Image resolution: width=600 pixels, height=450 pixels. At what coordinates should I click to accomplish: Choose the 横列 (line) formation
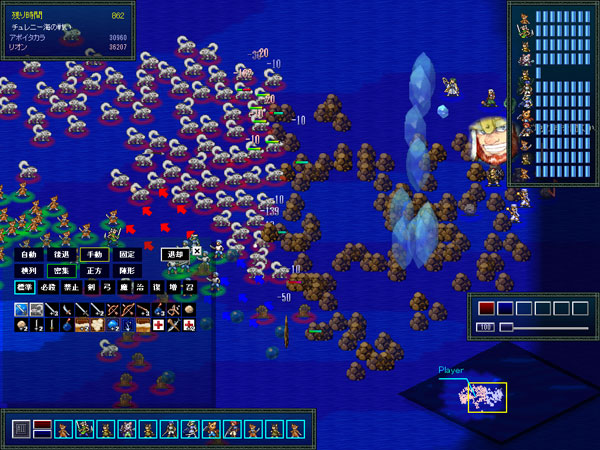coord(28,271)
